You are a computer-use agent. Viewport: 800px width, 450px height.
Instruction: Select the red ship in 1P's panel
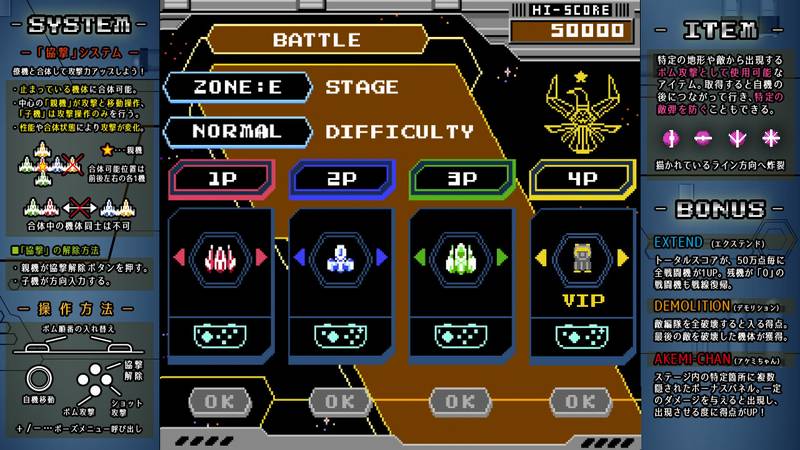point(221,258)
